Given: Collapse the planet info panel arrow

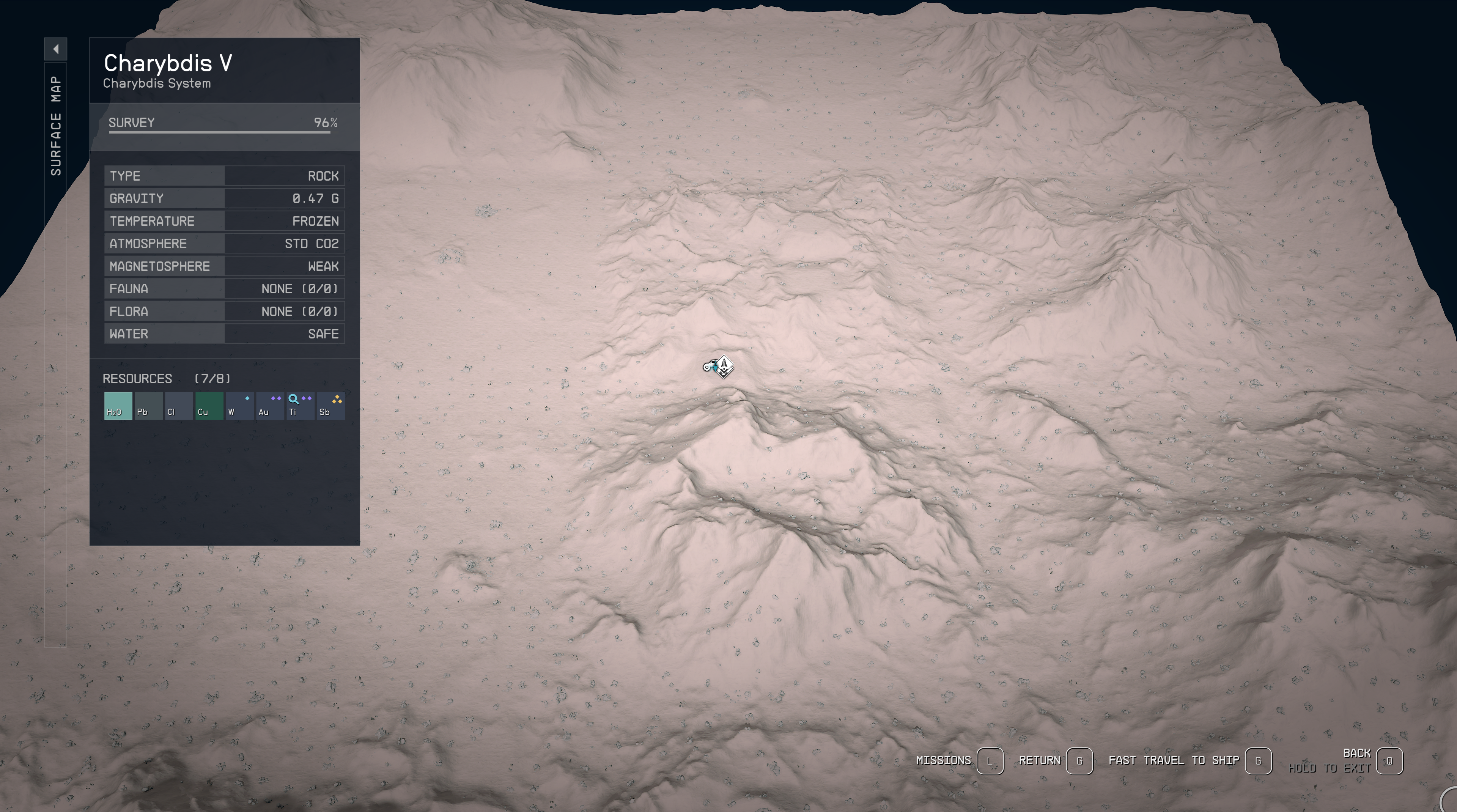Looking at the screenshot, I should (55, 49).
